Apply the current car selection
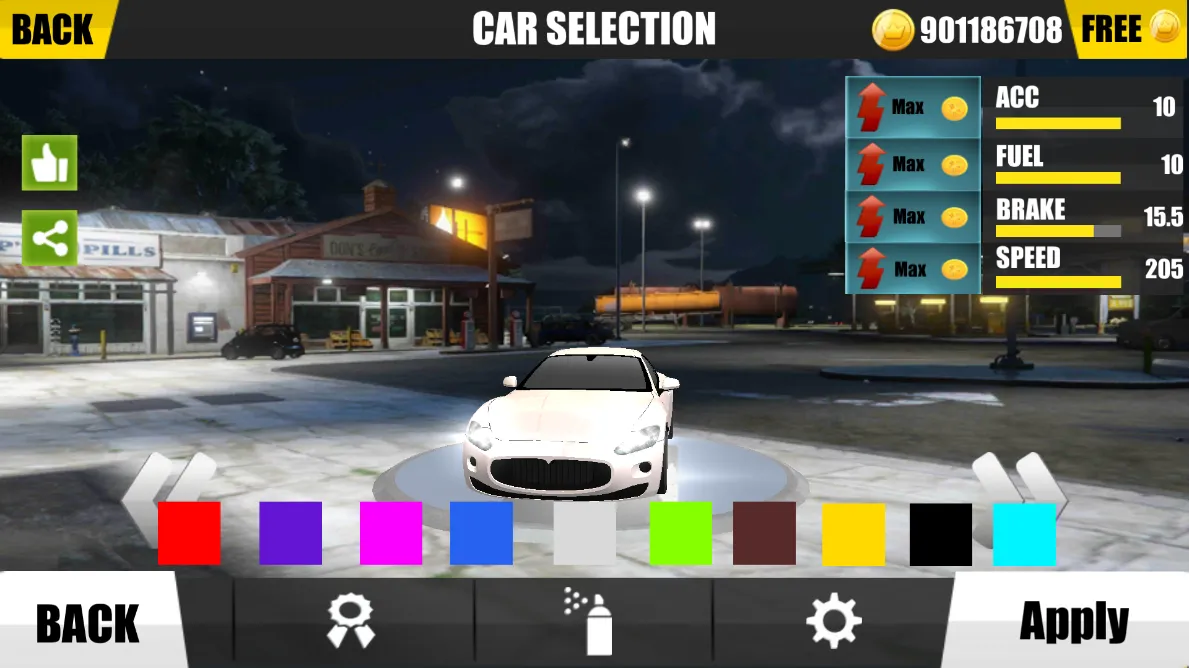The height and width of the screenshot is (668, 1189). [x=1073, y=623]
